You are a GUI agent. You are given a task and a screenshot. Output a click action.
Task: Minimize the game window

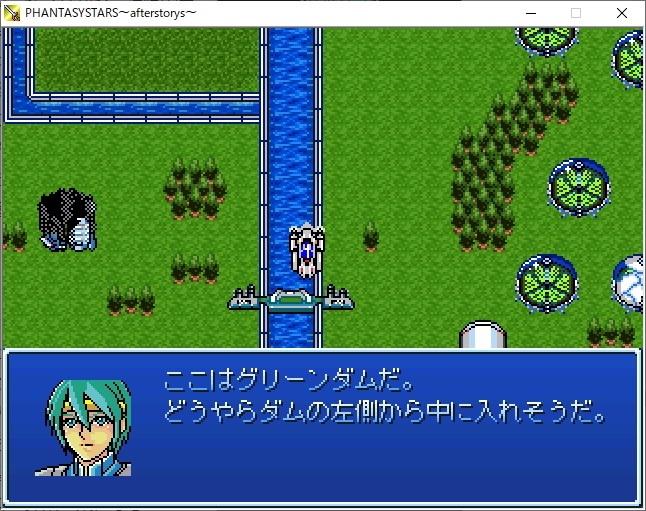(x=529, y=13)
